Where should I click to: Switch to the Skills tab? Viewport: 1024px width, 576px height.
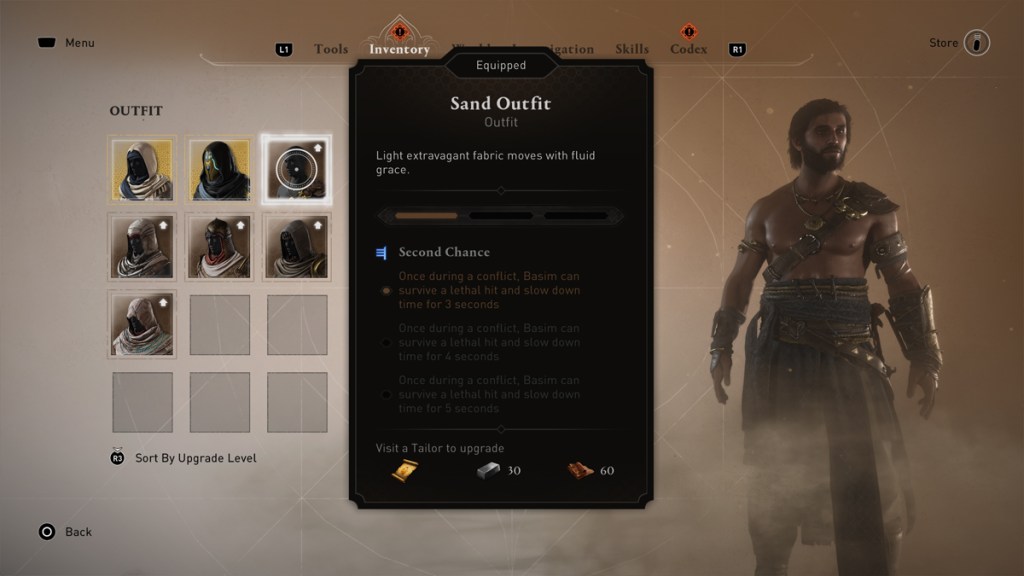click(x=632, y=49)
